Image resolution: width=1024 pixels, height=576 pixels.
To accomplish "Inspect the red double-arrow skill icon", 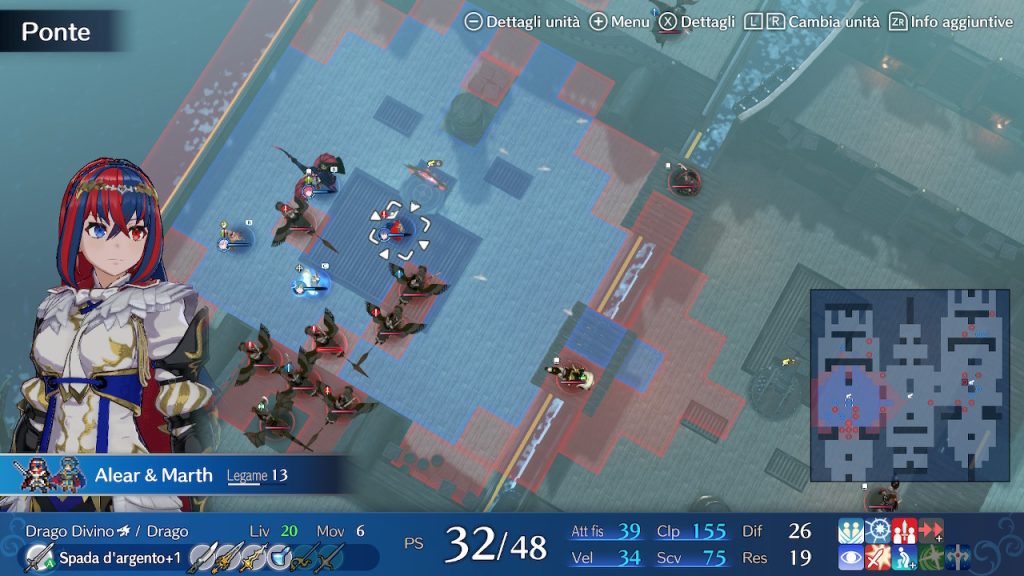I will 931,531.
